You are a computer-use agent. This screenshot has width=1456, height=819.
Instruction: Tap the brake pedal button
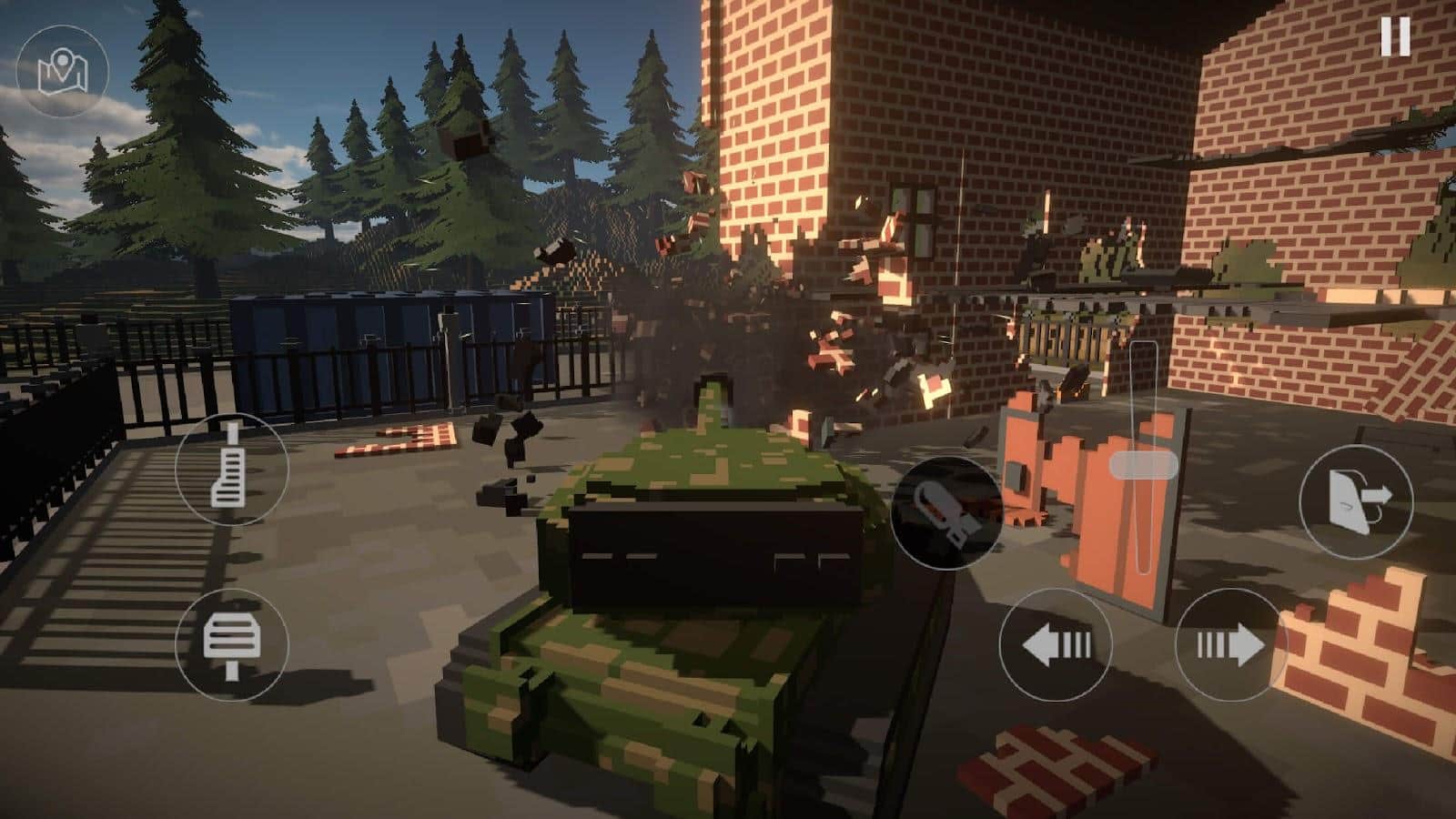[231, 644]
